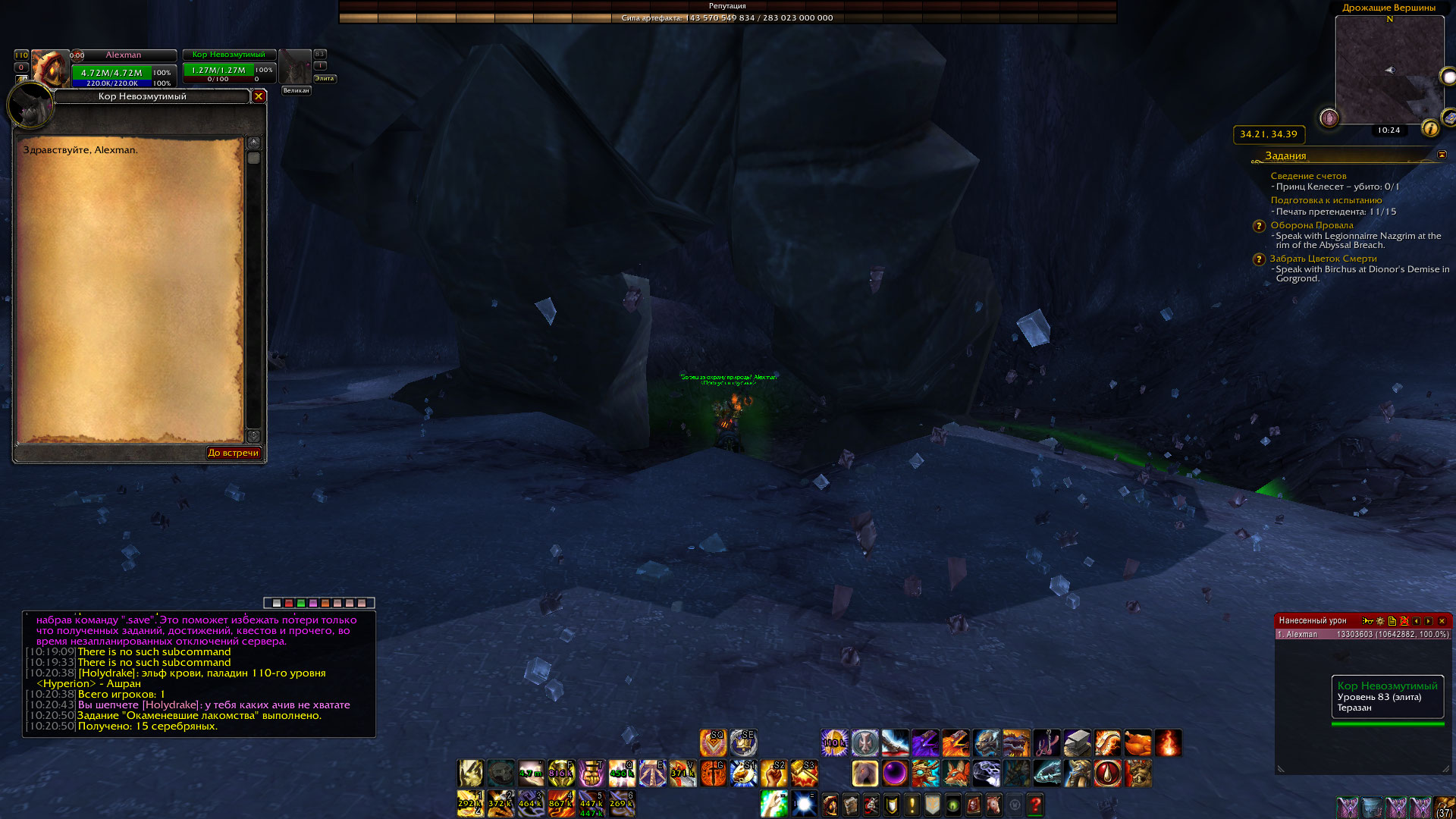The width and height of the screenshot is (1456, 819).
Task: Select the Alexman player portrait
Action: (x=49, y=68)
